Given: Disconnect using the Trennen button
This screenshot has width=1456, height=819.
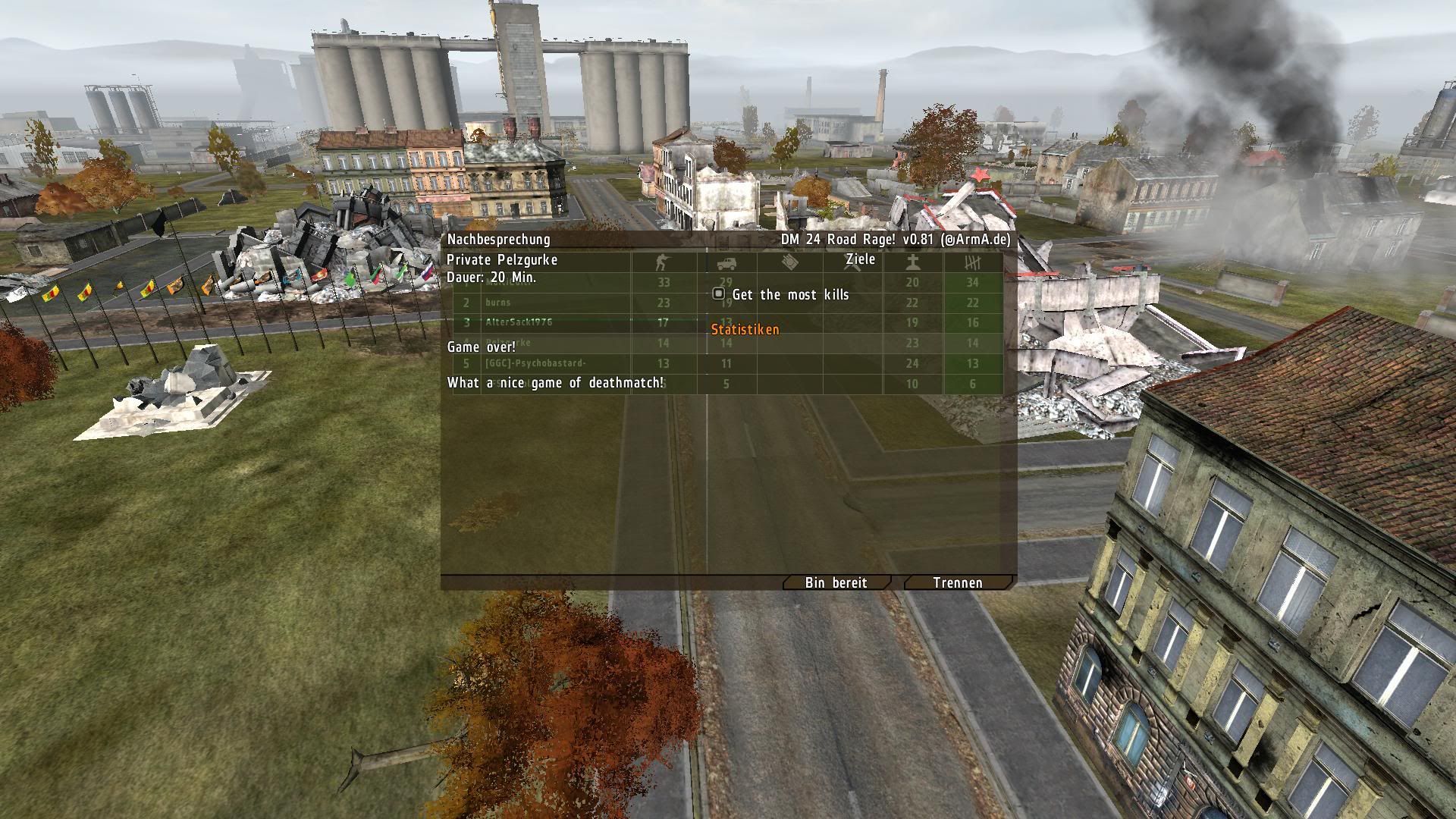Looking at the screenshot, I should (957, 582).
